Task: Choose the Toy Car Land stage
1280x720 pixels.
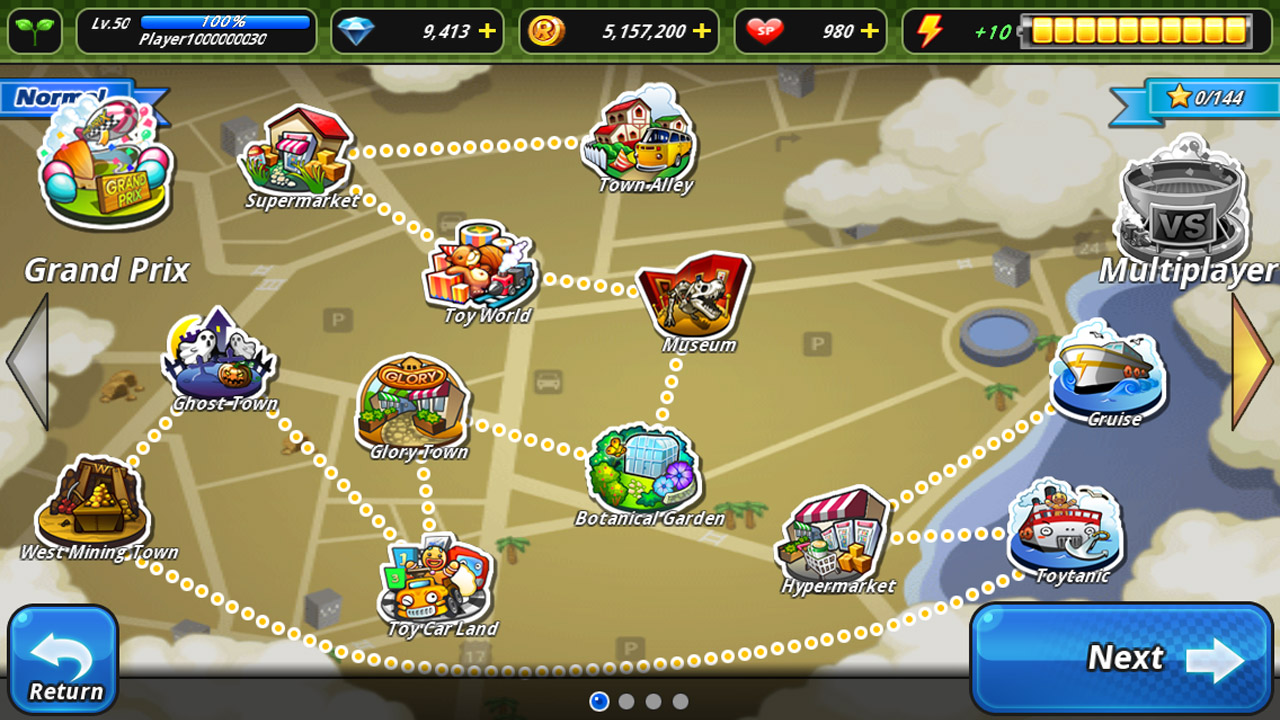Action: point(436,580)
